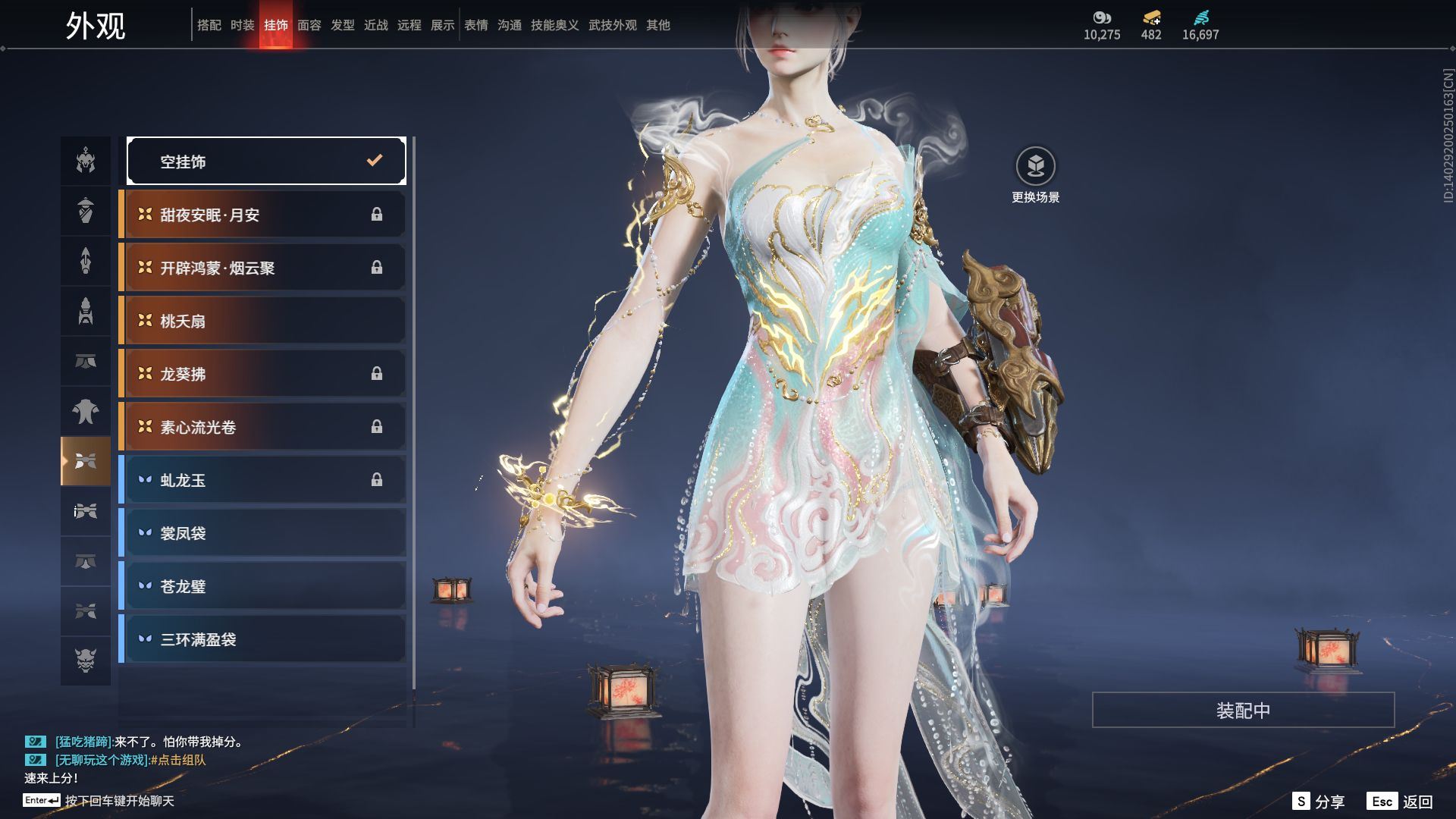Viewport: 1456px width, 819px height.
Task: Select the 面容 tab
Action: click(x=309, y=25)
